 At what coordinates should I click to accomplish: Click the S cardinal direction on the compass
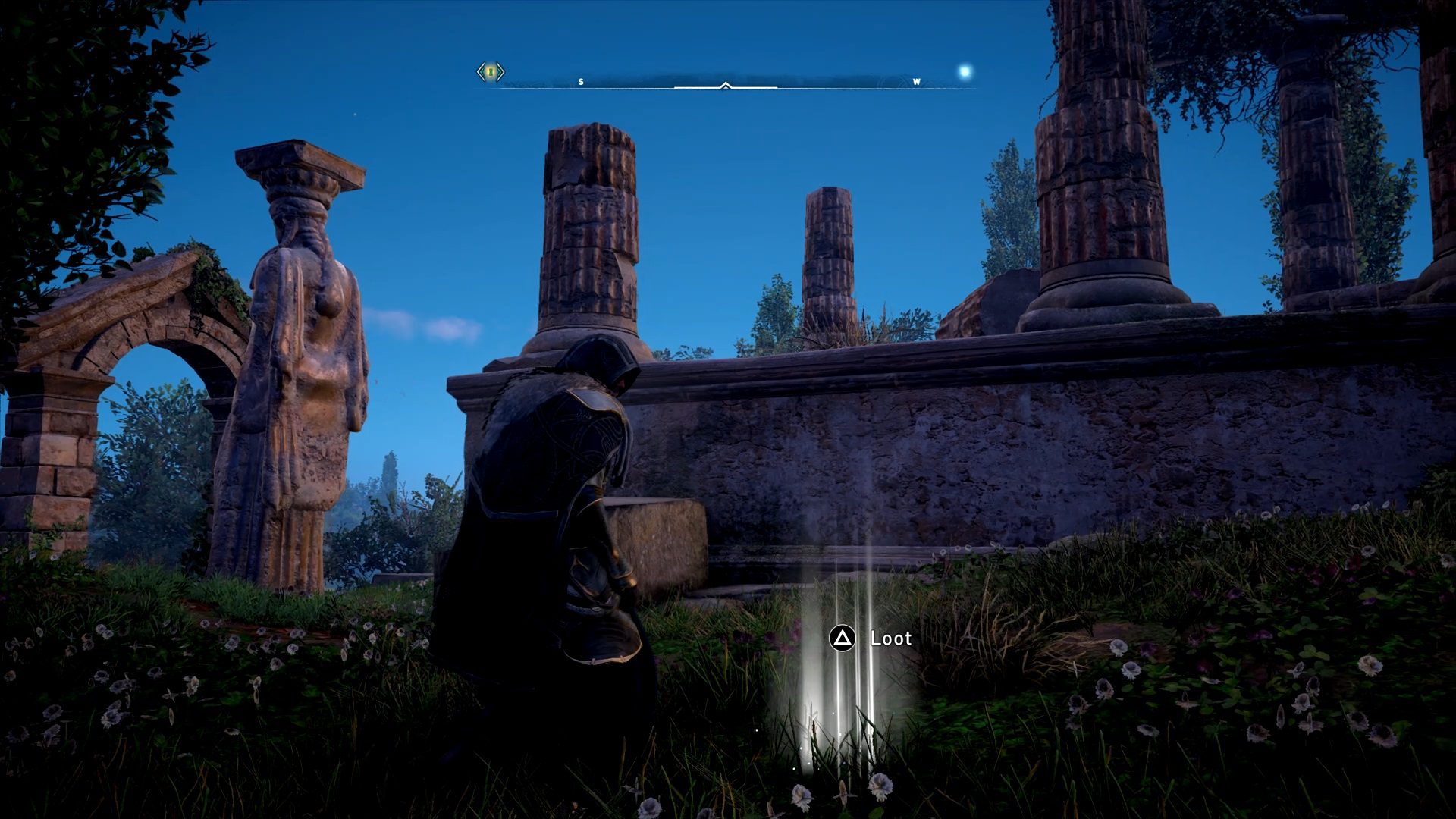click(581, 81)
